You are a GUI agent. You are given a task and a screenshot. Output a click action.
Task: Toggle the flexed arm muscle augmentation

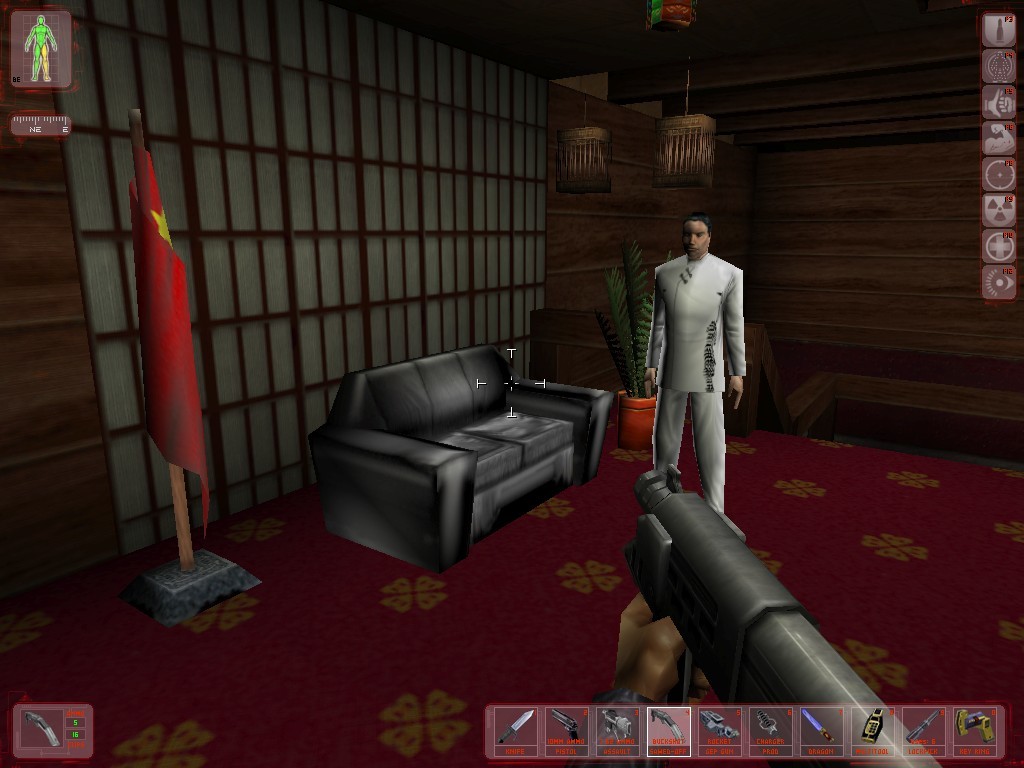point(998,138)
